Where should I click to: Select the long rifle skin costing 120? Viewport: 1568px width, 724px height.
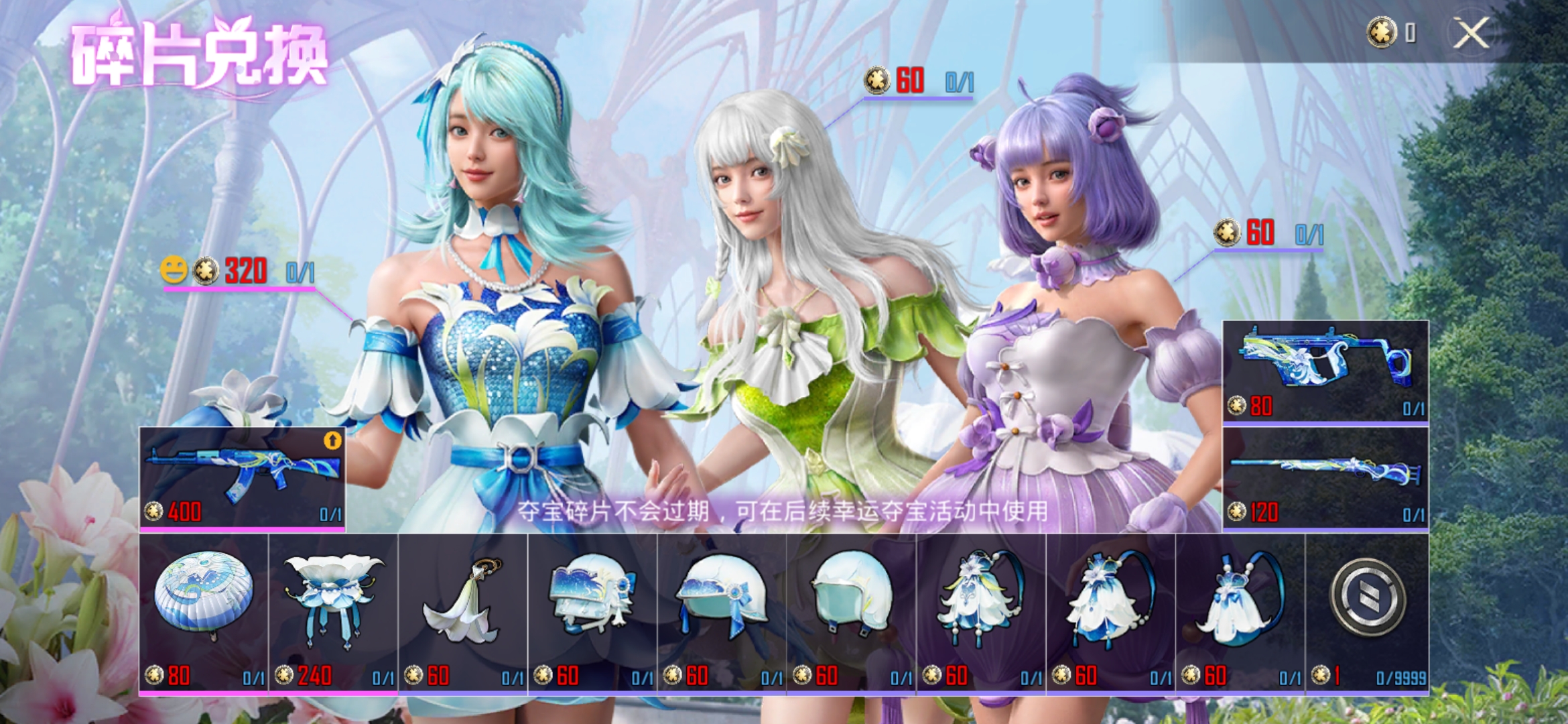(x=1325, y=479)
